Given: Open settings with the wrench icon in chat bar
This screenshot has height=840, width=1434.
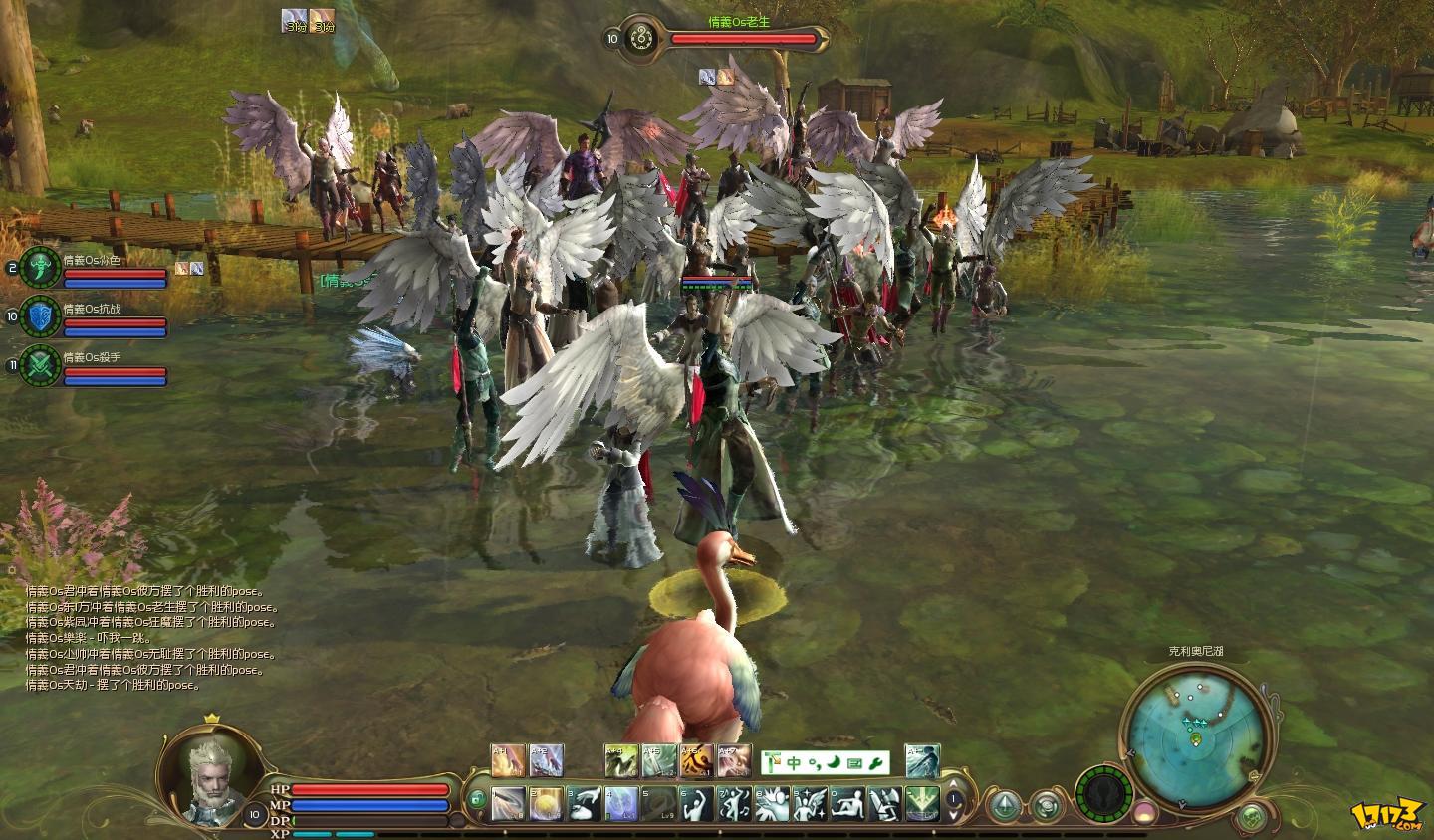Looking at the screenshot, I should [x=876, y=762].
